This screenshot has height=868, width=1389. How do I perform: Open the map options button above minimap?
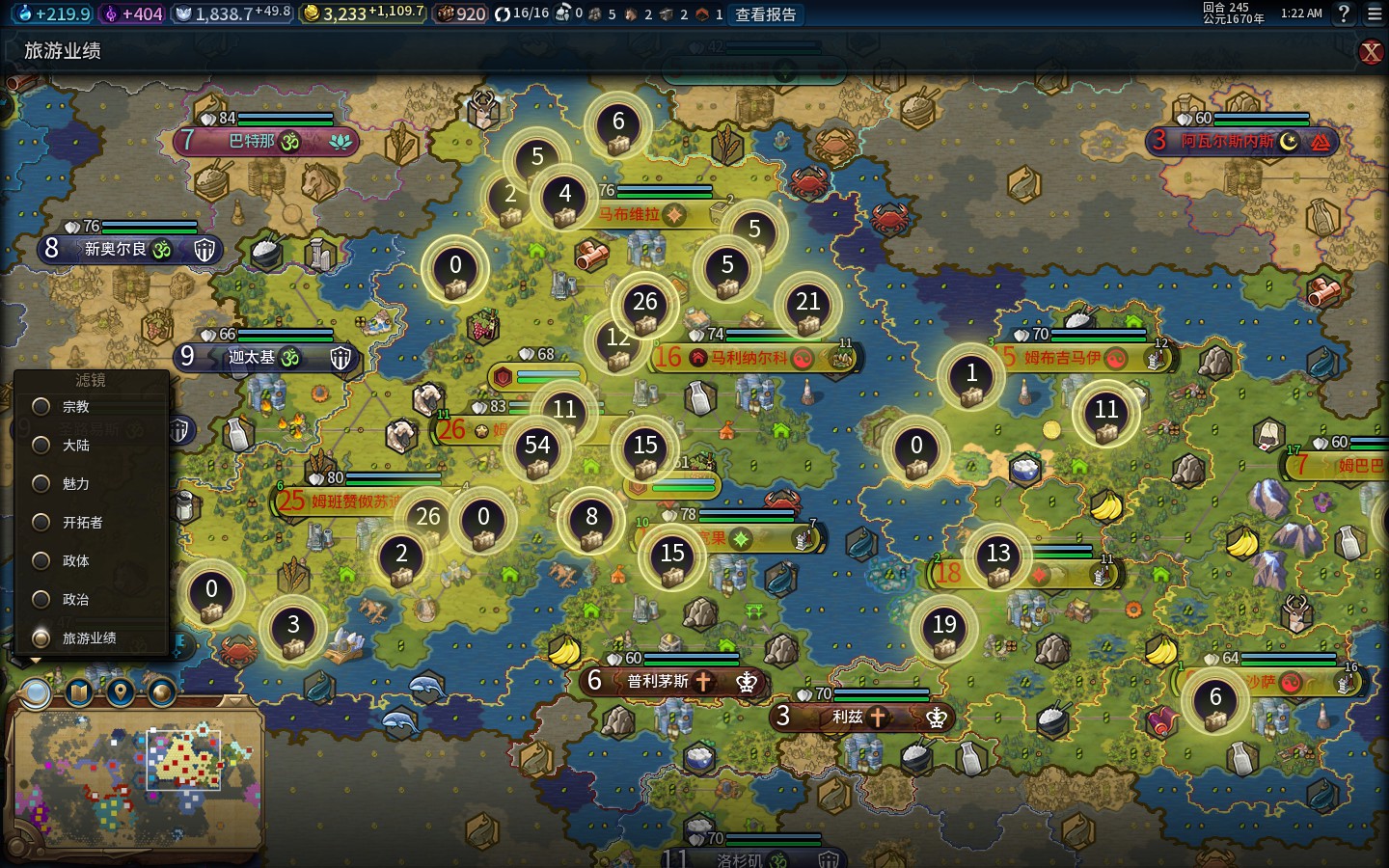coord(79,692)
